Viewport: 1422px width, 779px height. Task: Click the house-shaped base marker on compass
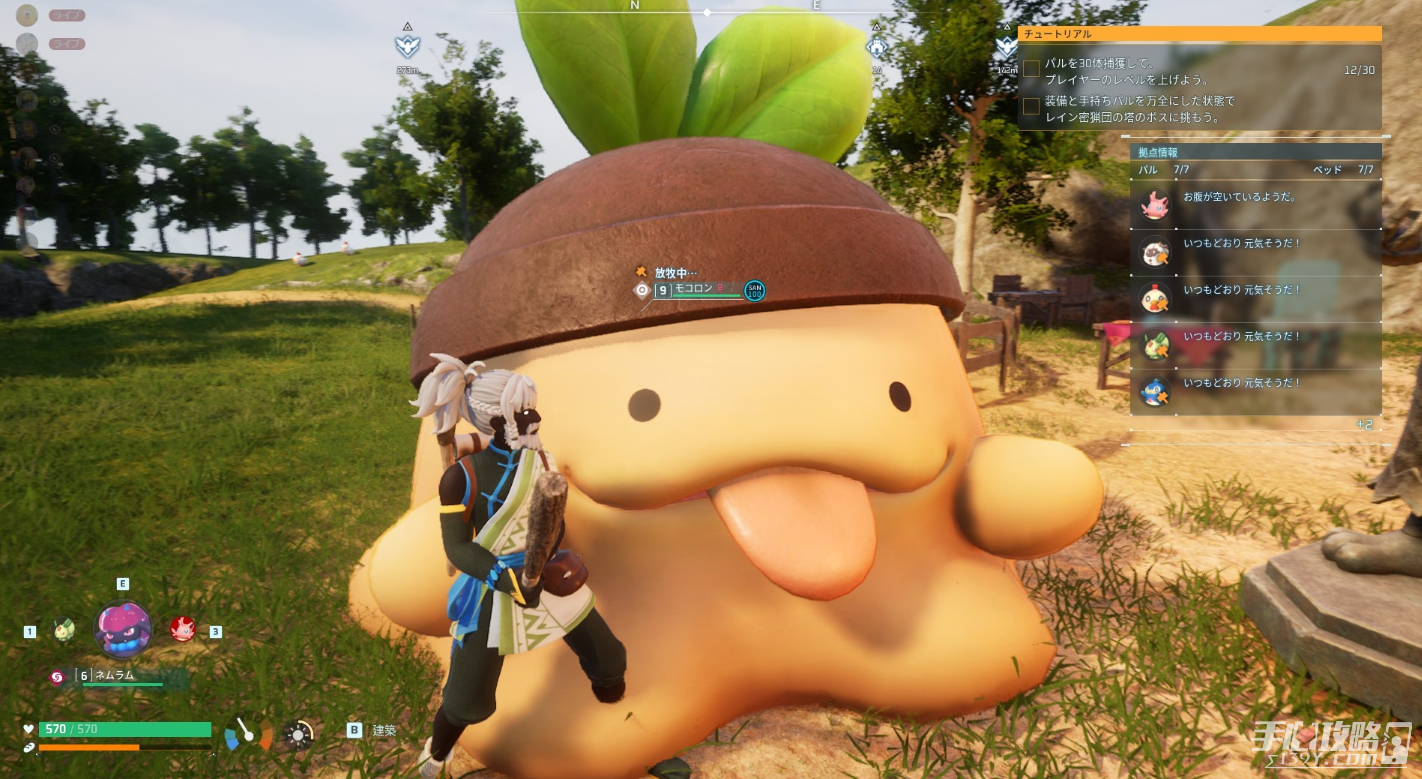point(876,46)
